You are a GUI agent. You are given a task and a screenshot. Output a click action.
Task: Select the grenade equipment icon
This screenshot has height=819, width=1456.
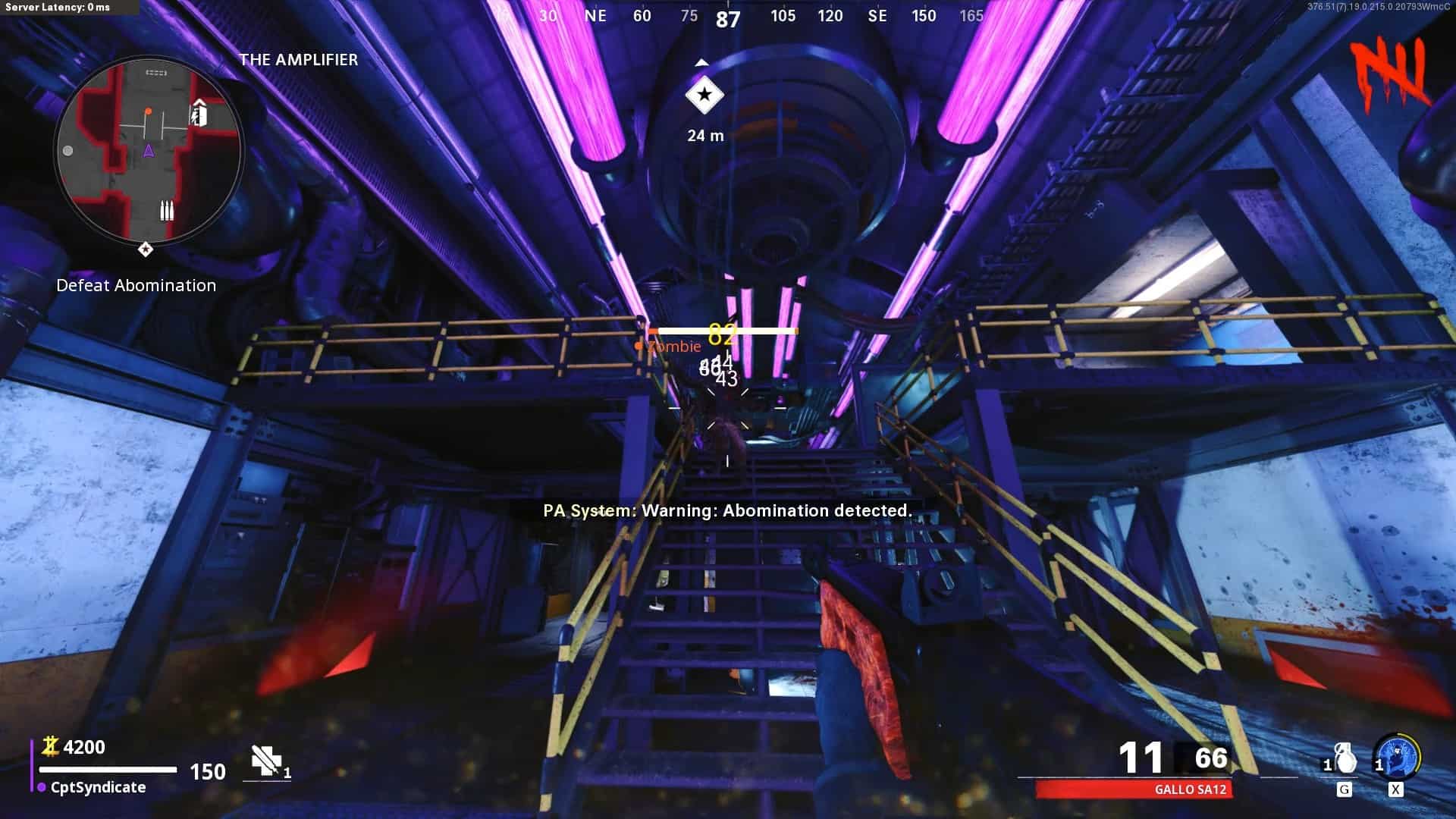pos(1344,758)
